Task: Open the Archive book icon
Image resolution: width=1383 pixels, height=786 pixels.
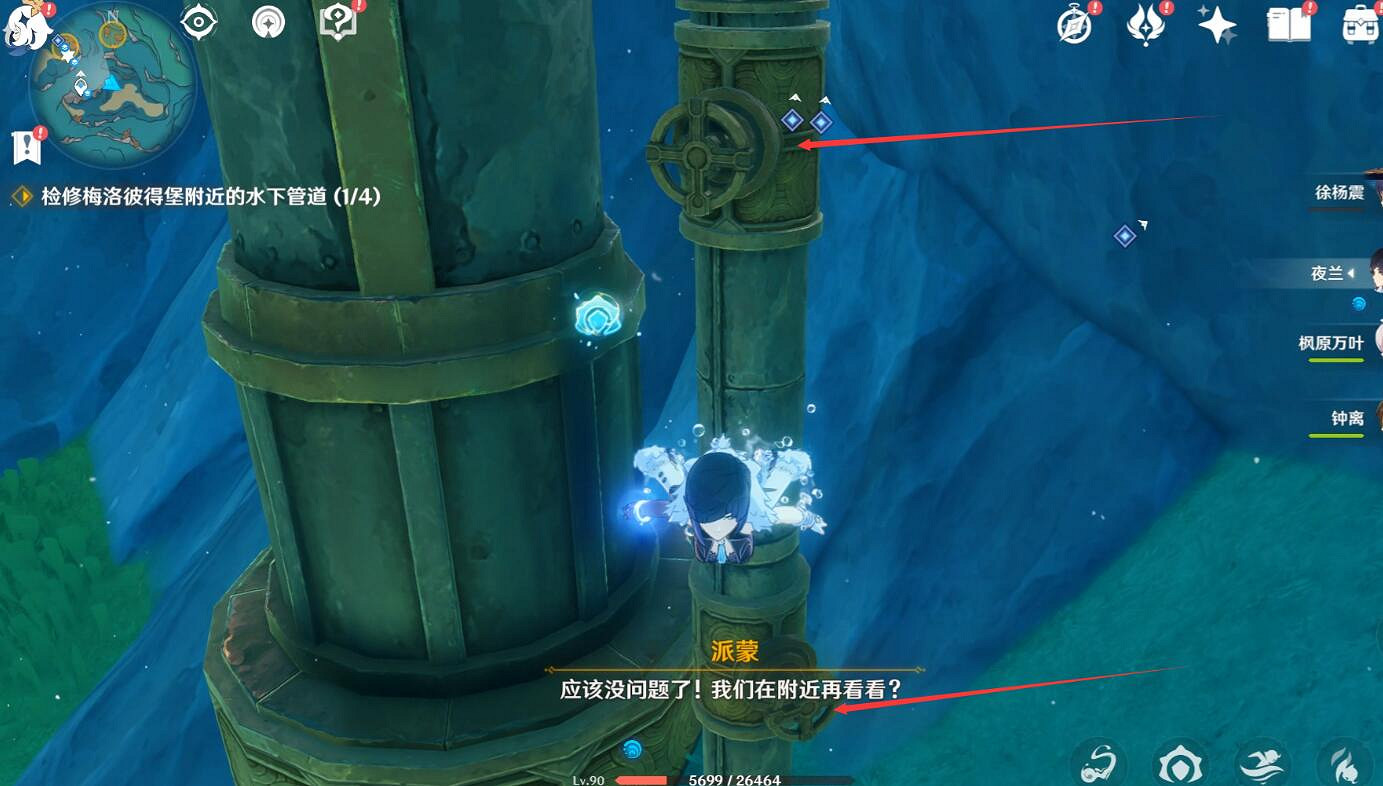Action: click(1289, 24)
